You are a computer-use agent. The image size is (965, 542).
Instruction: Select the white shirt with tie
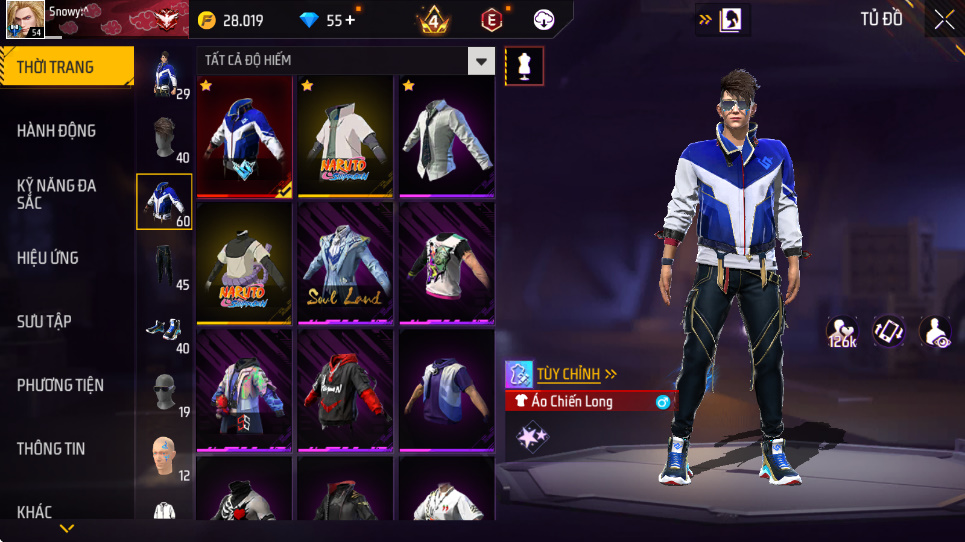click(446, 136)
